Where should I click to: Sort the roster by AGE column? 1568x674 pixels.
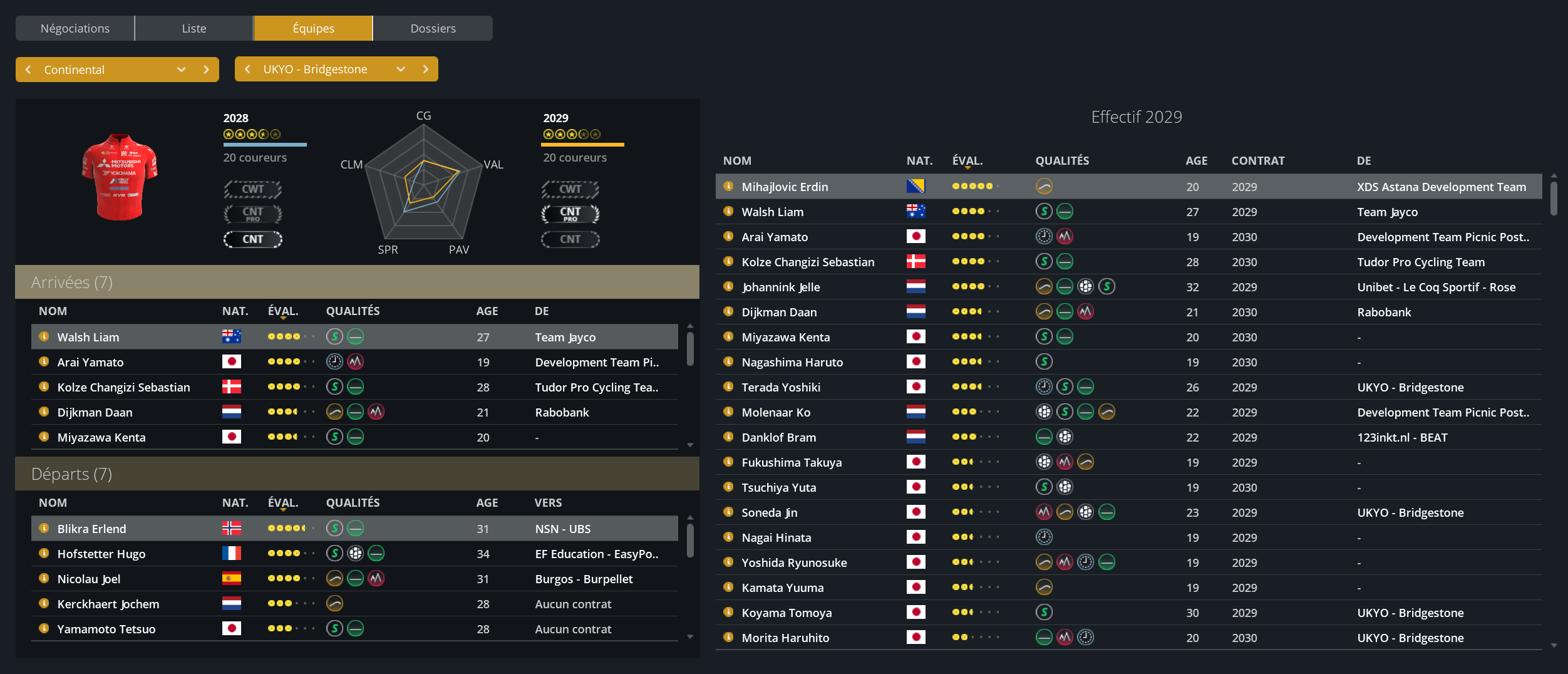pos(1196,160)
